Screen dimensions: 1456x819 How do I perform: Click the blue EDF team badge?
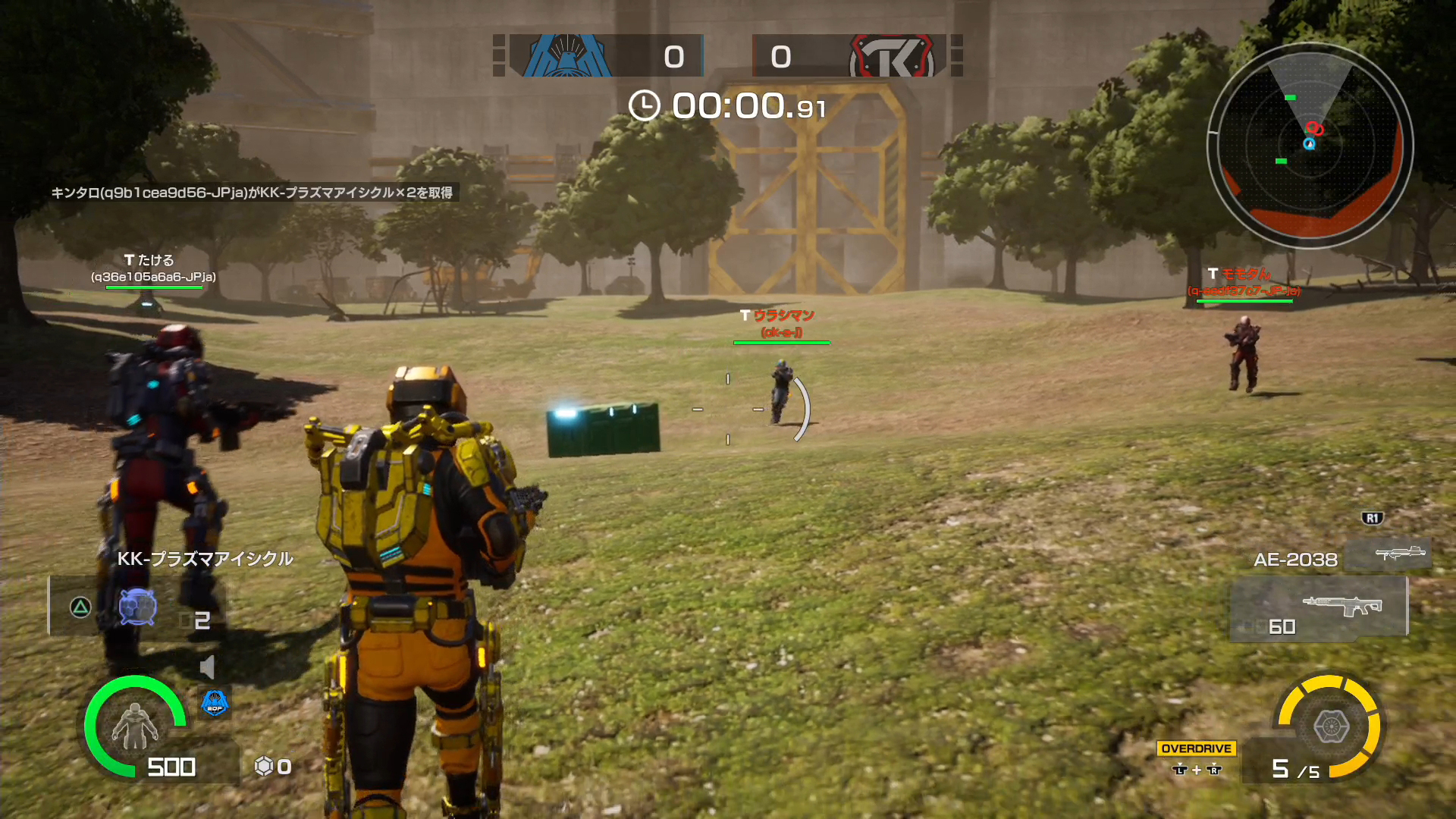coord(215,703)
